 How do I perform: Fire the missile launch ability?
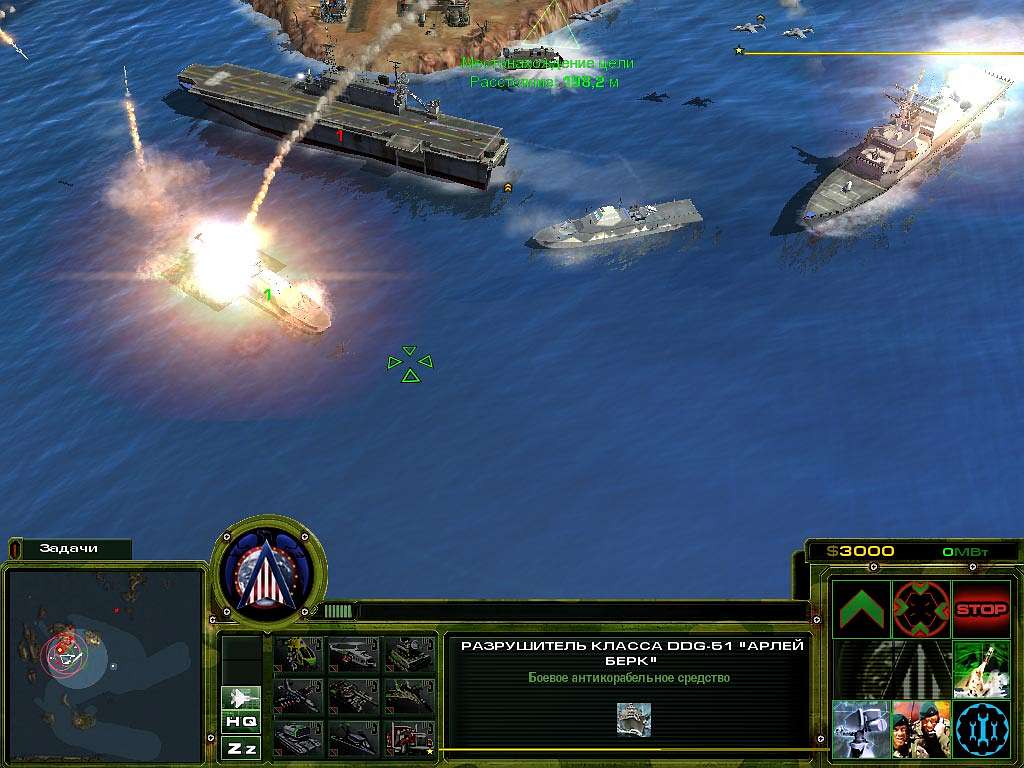[981, 668]
